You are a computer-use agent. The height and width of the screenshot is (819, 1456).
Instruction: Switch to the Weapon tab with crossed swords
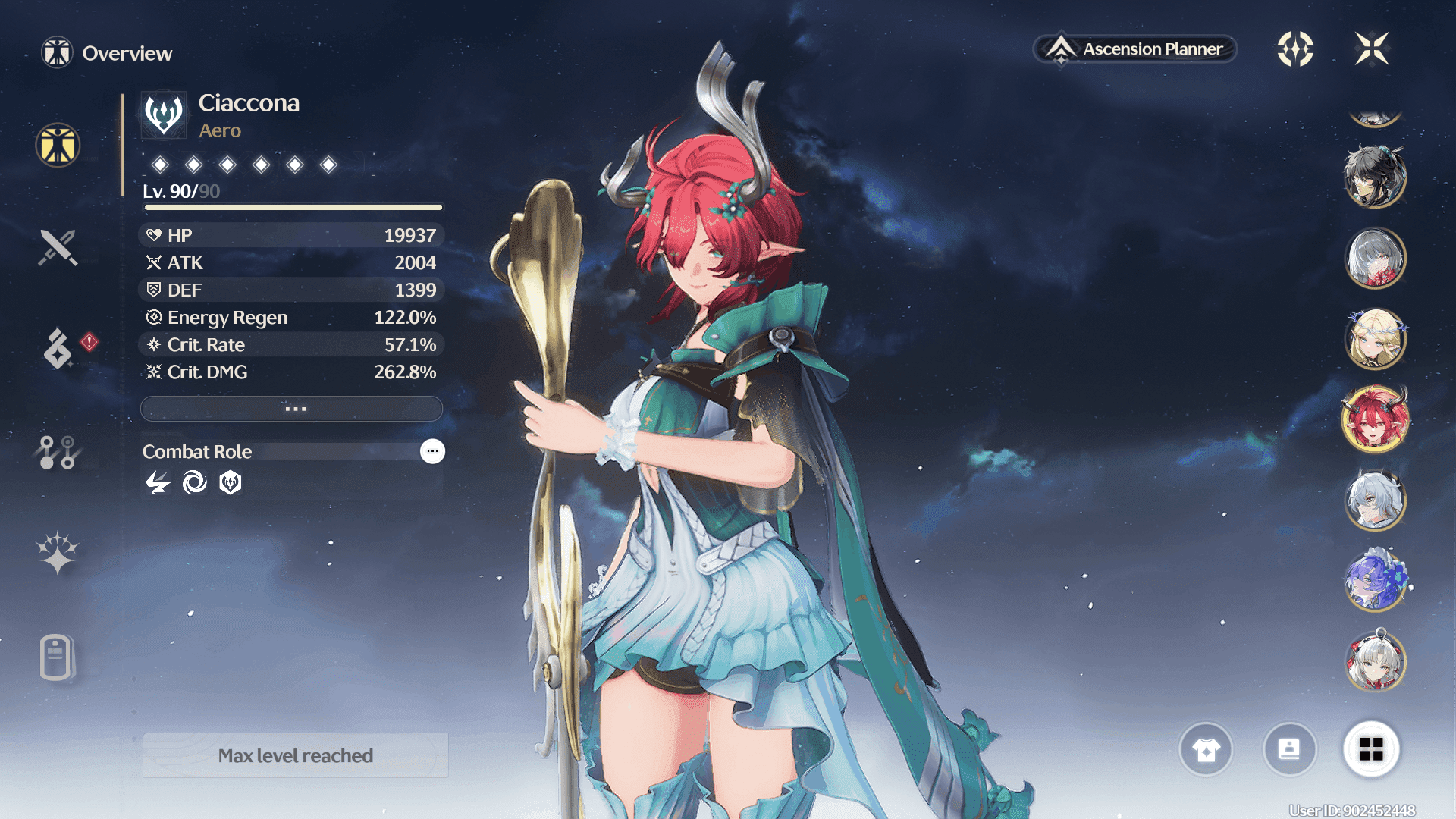click(58, 247)
